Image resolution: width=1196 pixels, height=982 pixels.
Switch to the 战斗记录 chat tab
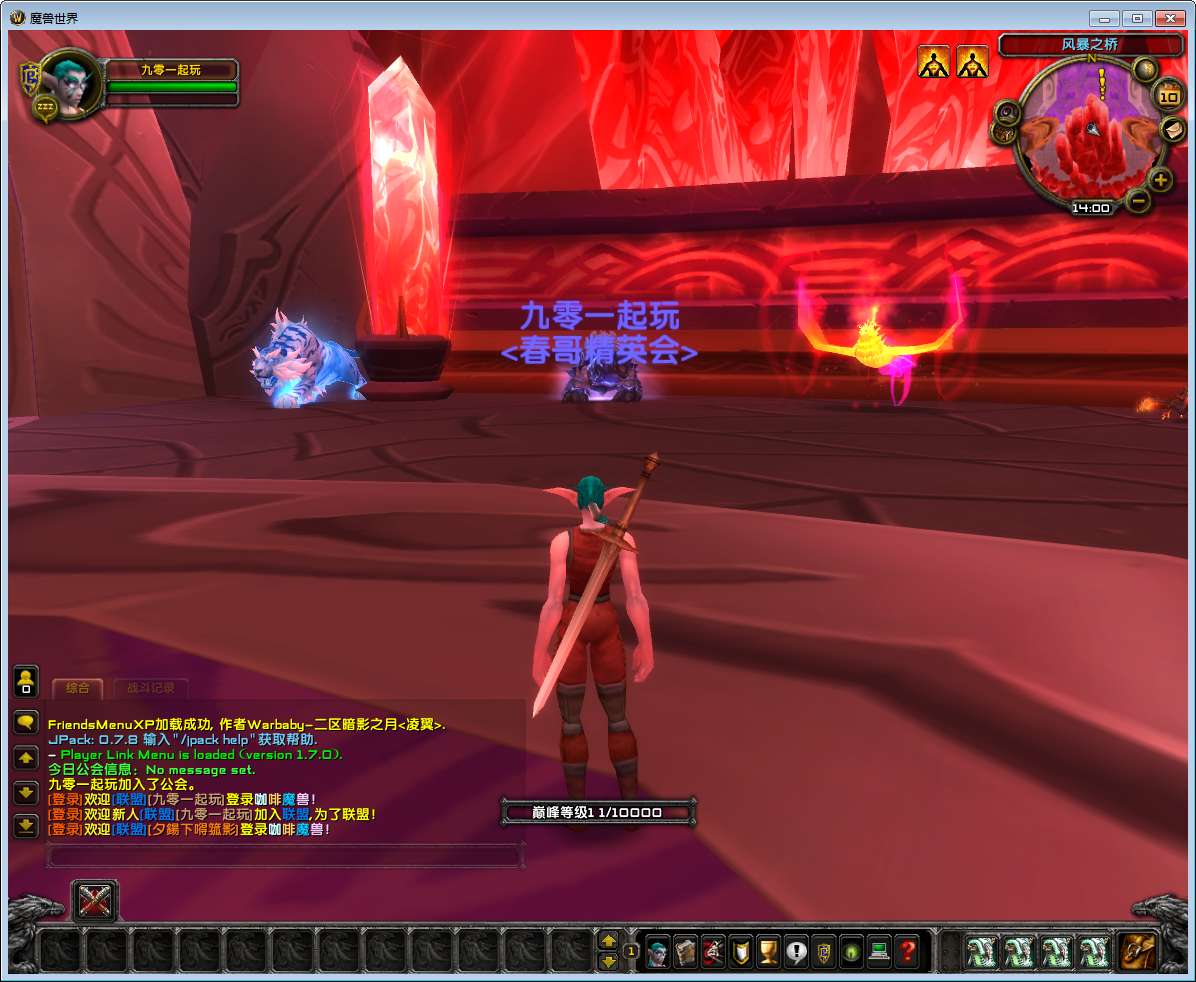coord(150,688)
